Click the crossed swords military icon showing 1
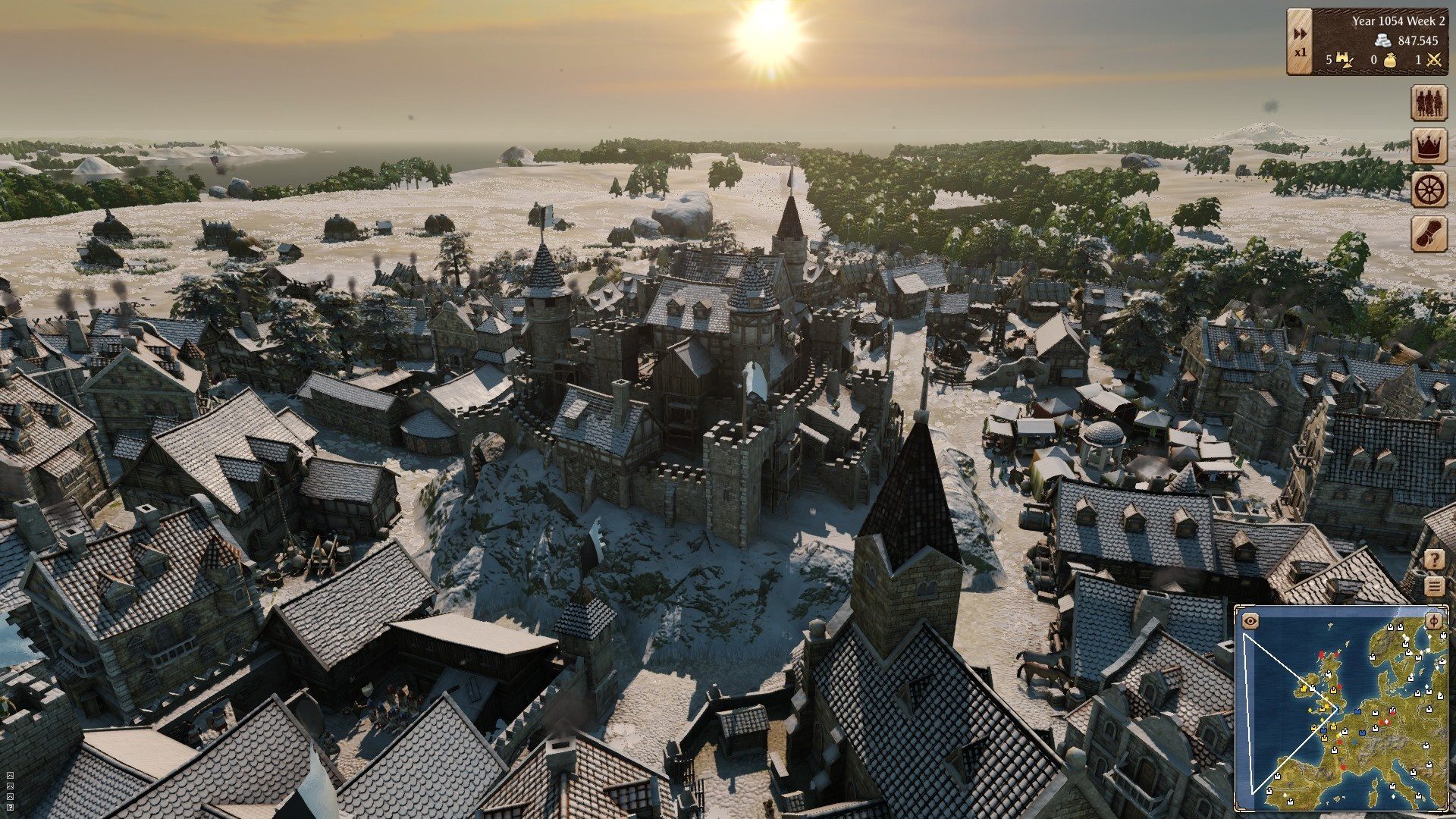 [x=1434, y=60]
